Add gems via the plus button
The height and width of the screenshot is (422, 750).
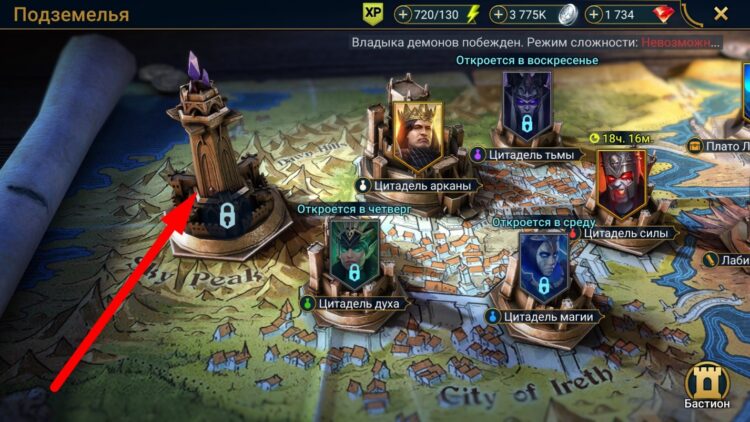click(595, 15)
